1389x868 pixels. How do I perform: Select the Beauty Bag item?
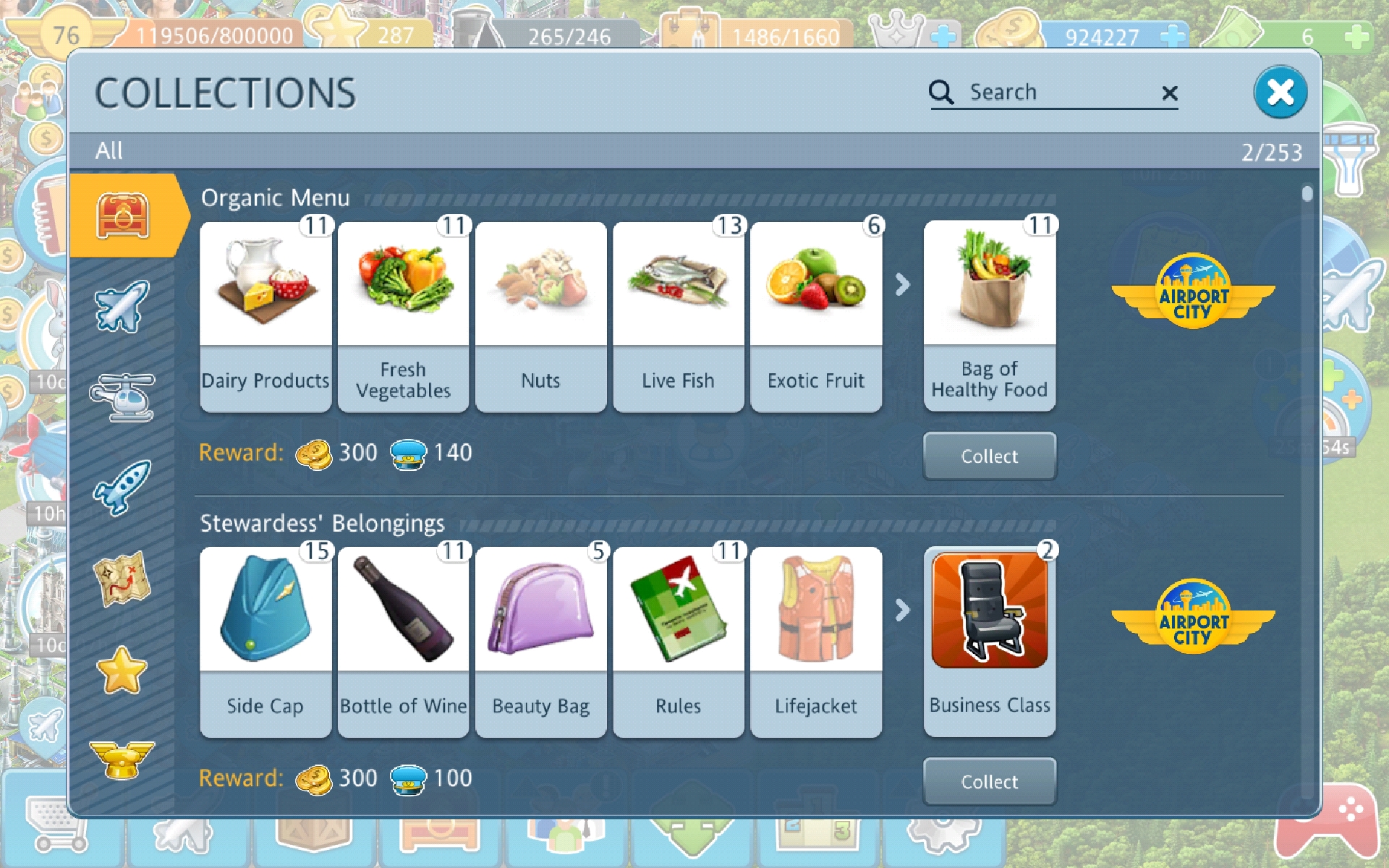pos(540,642)
